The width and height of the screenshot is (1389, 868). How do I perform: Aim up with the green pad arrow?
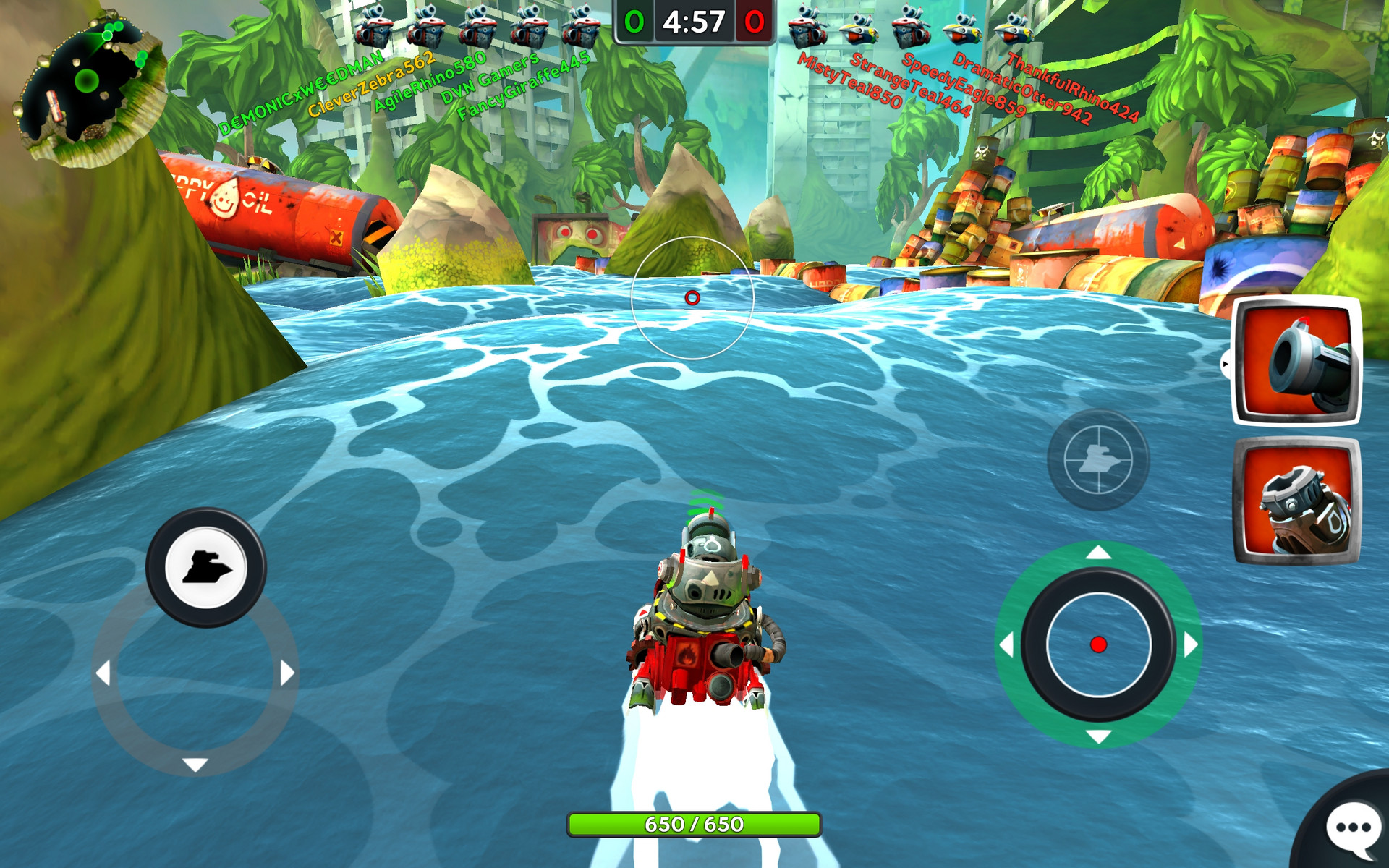click(1098, 553)
